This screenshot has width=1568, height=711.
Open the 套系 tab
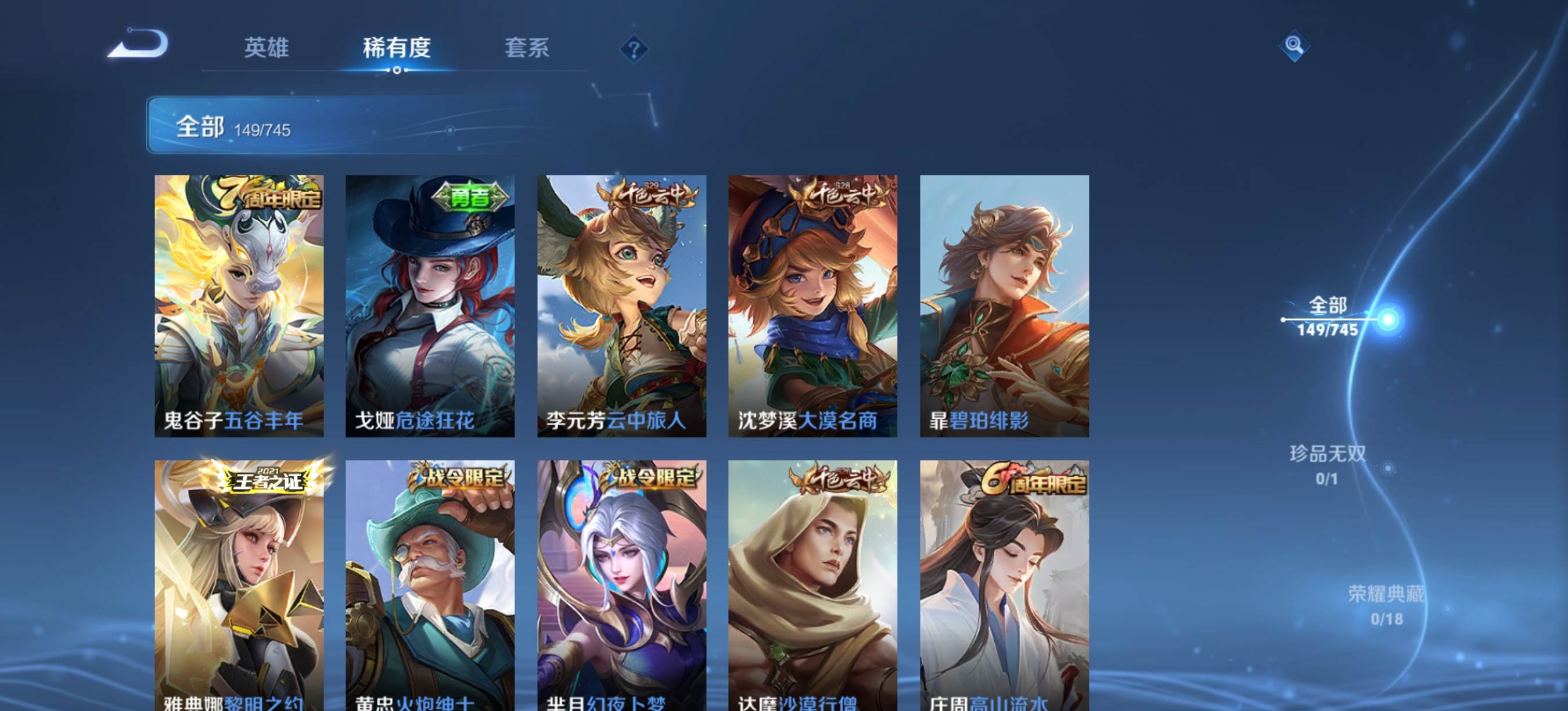coord(527,48)
